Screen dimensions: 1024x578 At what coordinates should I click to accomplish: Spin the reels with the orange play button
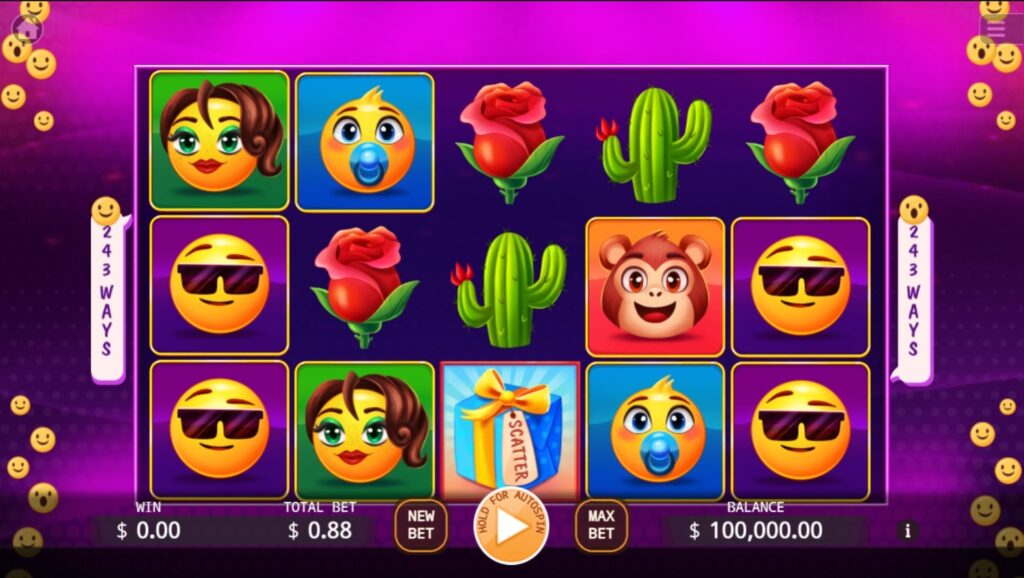pyautogui.click(x=511, y=525)
